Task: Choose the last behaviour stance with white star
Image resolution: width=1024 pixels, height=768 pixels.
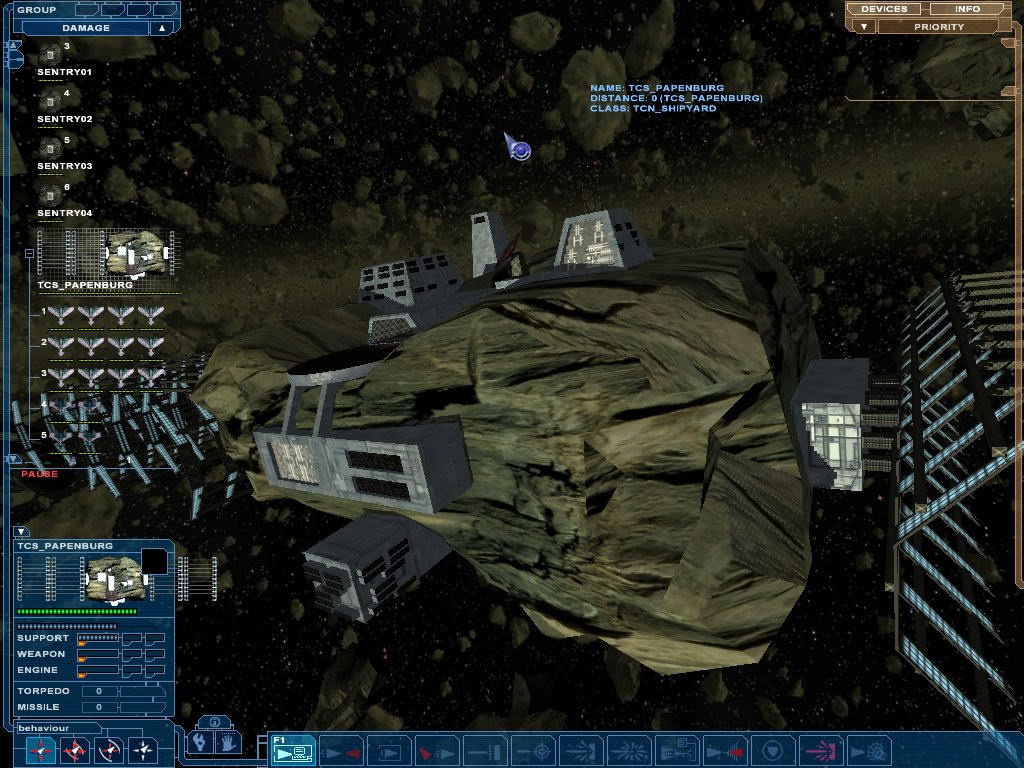Action: (x=144, y=749)
